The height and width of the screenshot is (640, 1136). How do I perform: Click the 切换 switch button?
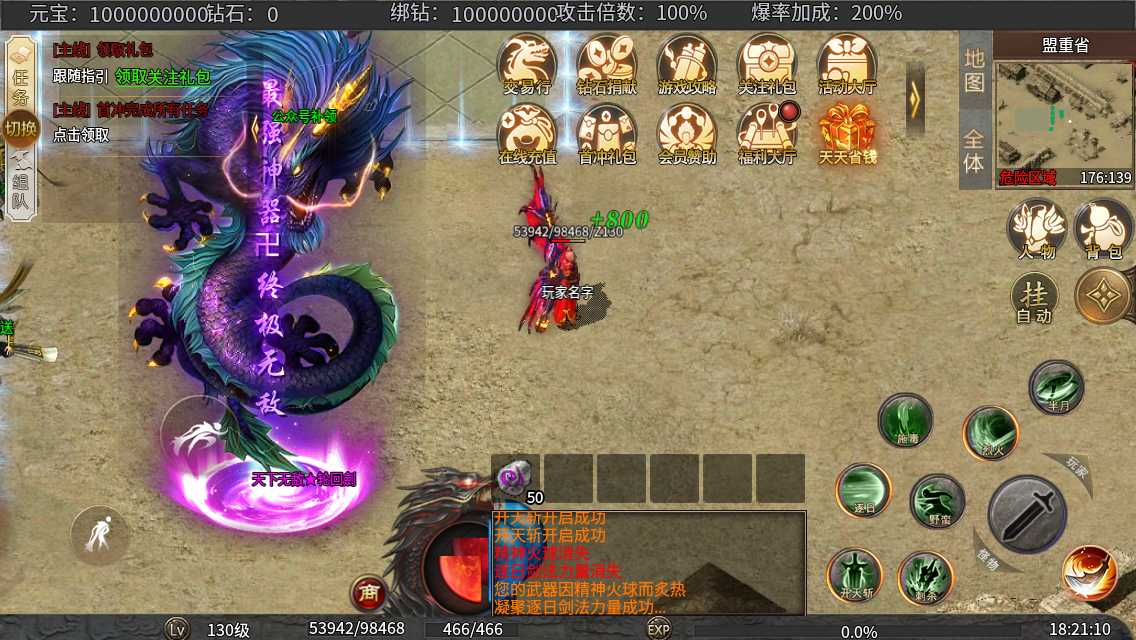tap(20, 128)
